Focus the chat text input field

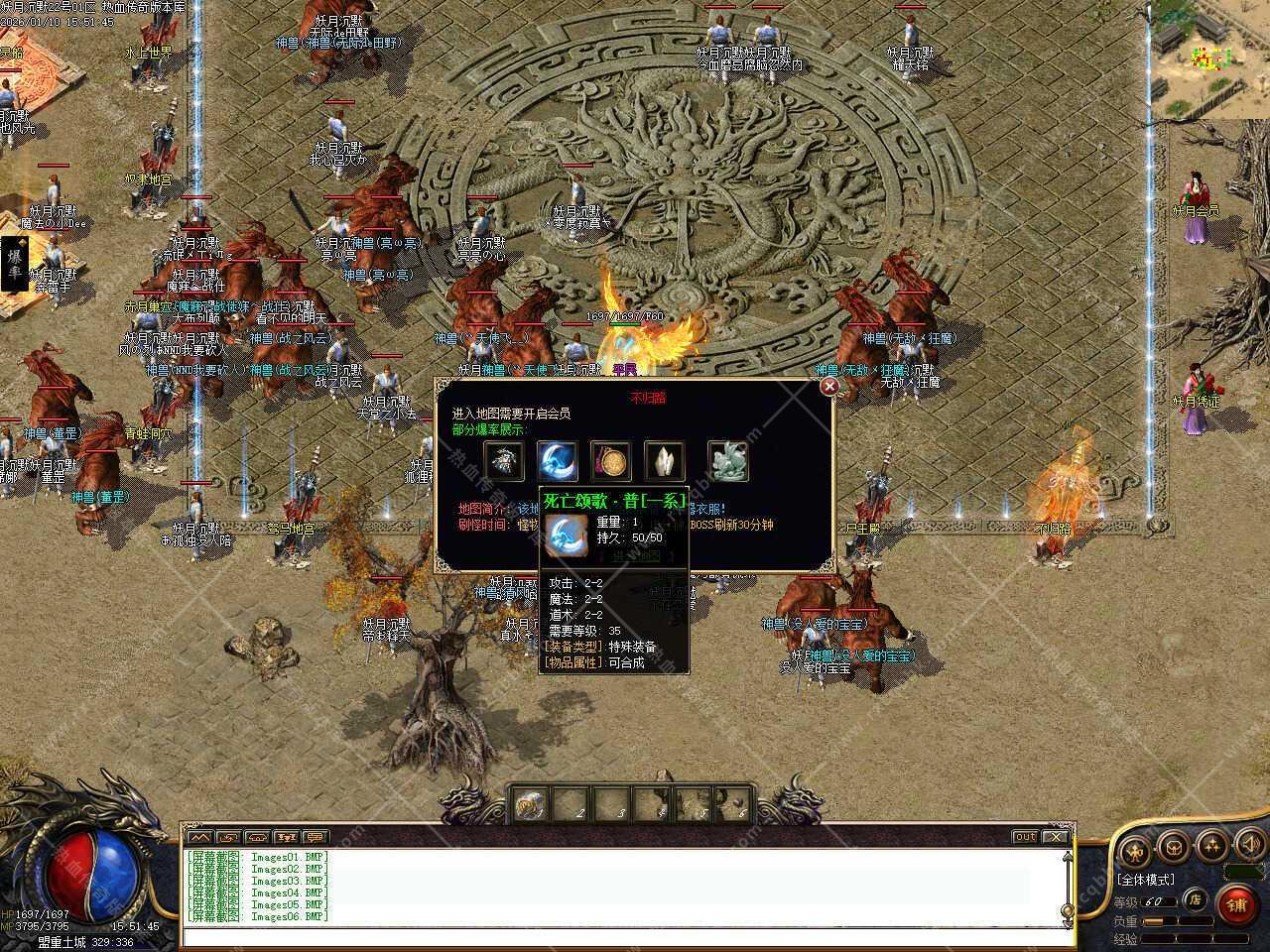(x=625, y=936)
